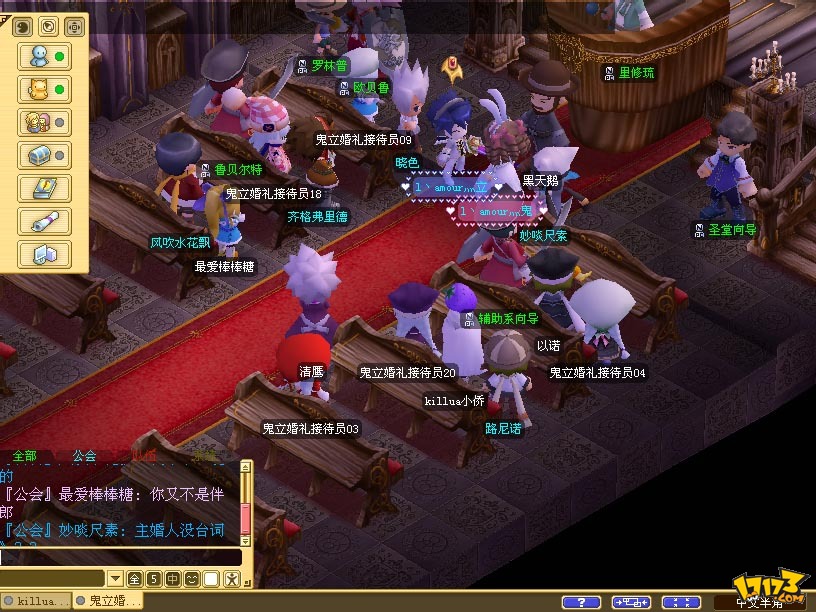The image size is (816, 612).
Task: Open the question mark help button
Action: click(x=580, y=602)
